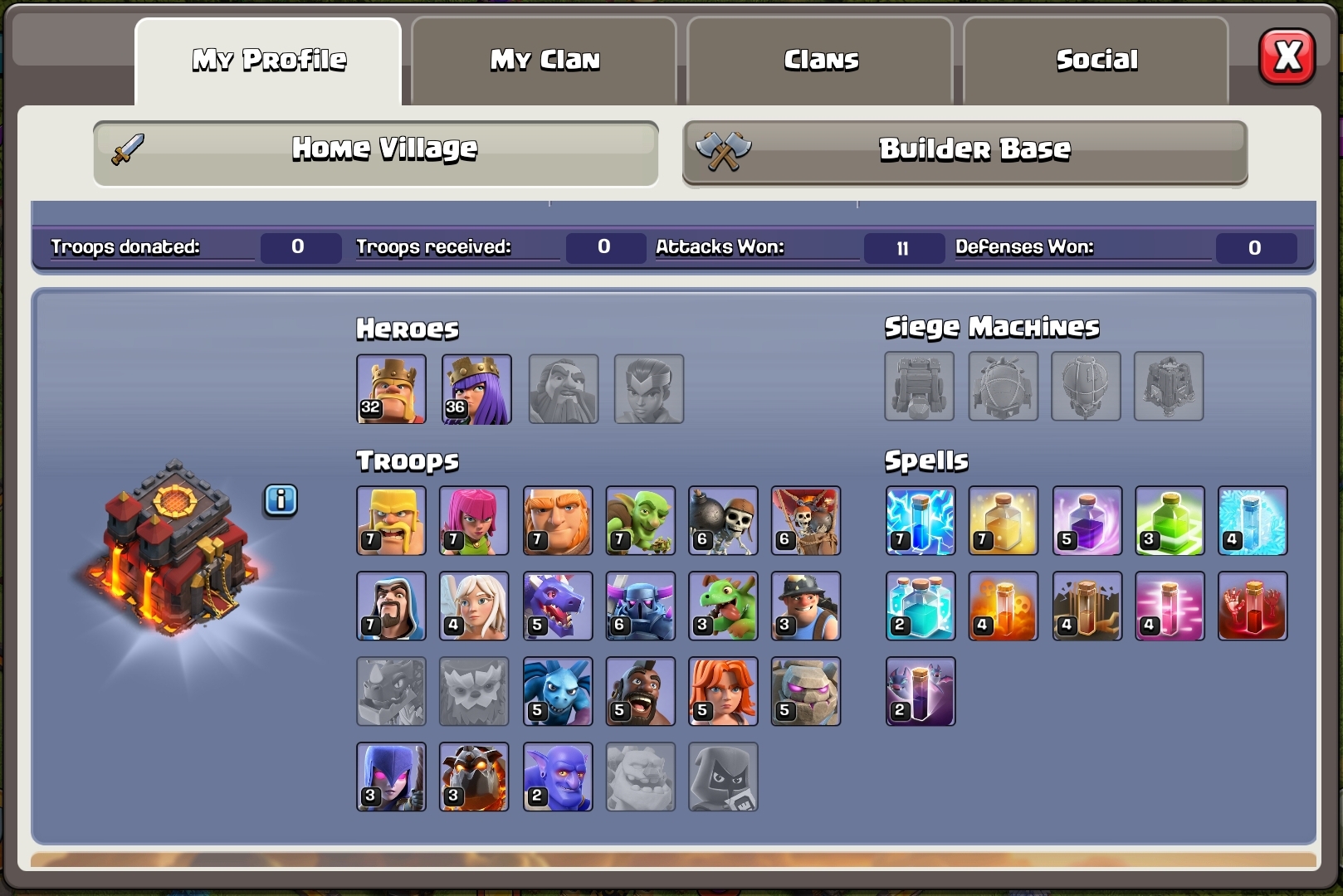The width and height of the screenshot is (1343, 896).
Task: Click the Hog Rider troop icon
Action: click(640, 691)
